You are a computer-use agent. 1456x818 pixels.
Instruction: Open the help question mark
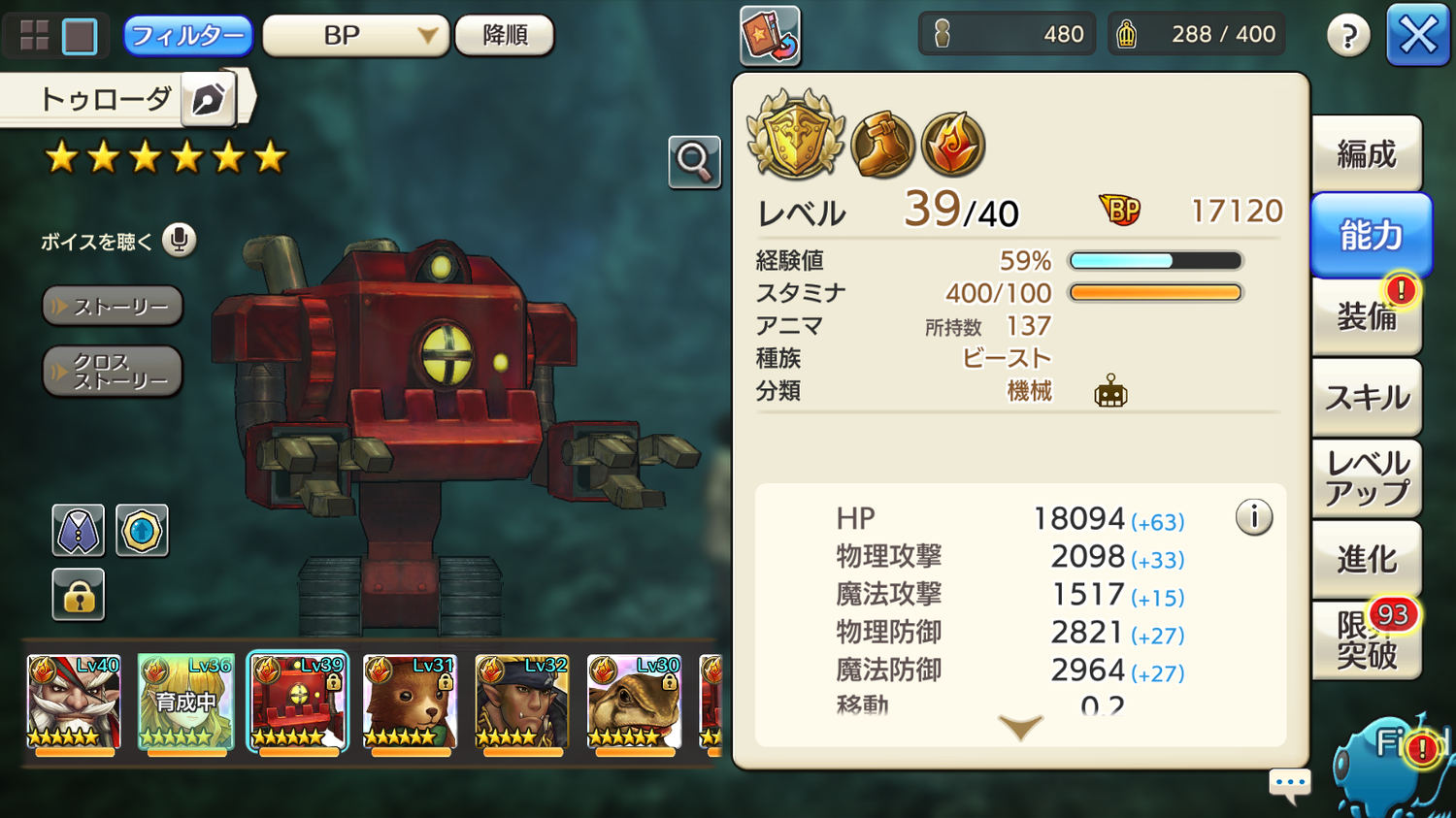point(1348,37)
